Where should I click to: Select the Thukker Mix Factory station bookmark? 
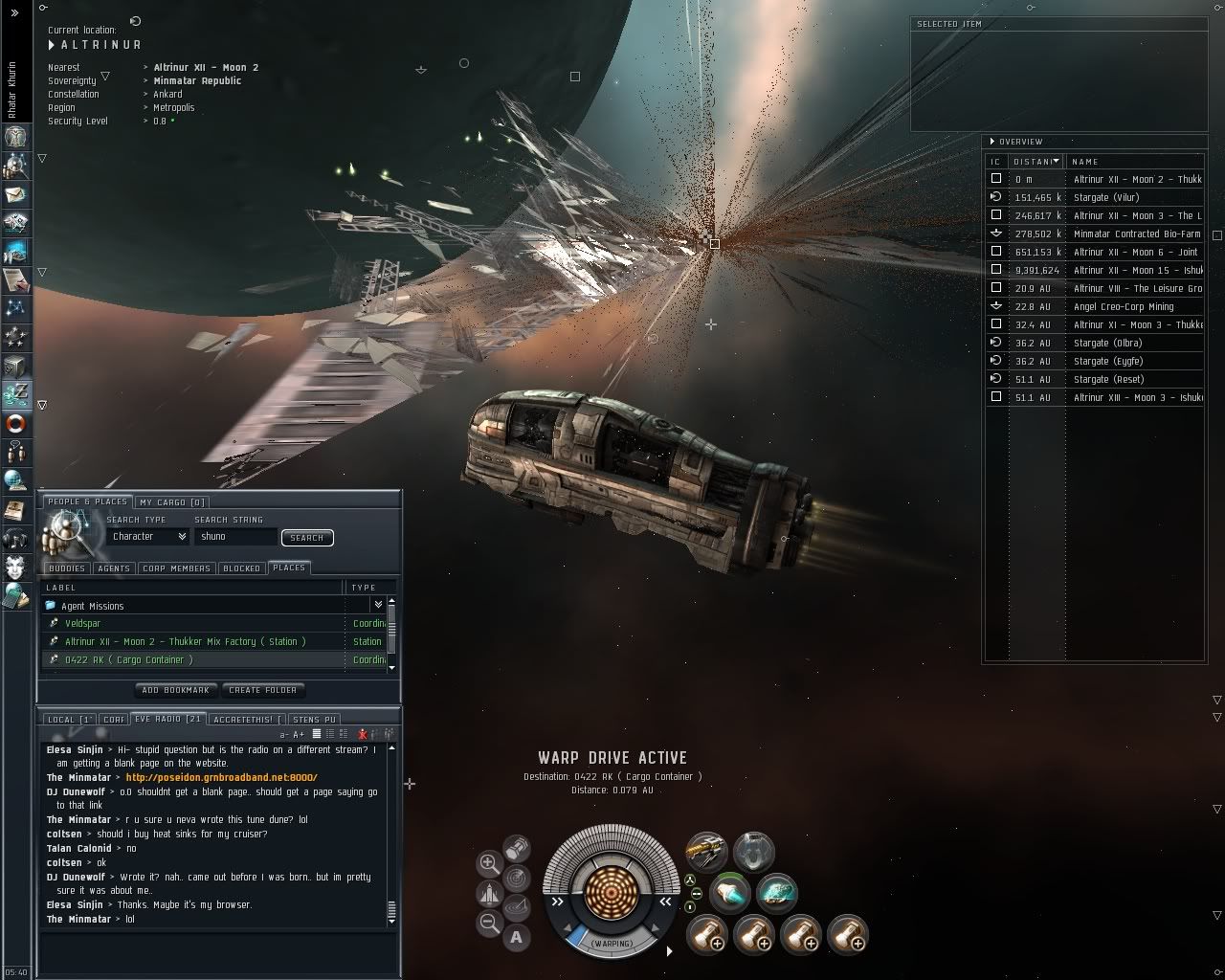[185, 642]
